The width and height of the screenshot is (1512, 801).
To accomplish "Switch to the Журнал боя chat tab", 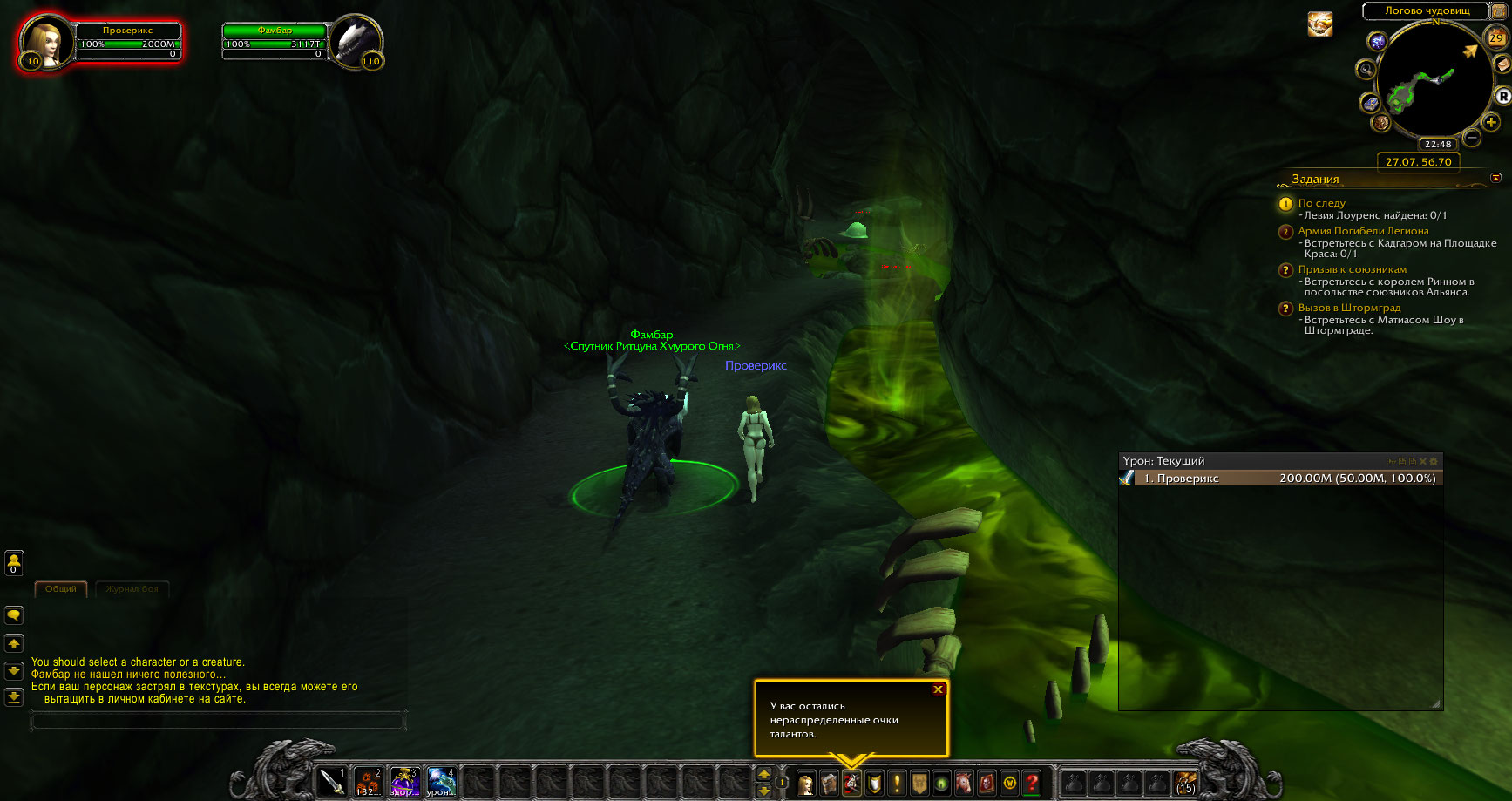I will coord(132,589).
